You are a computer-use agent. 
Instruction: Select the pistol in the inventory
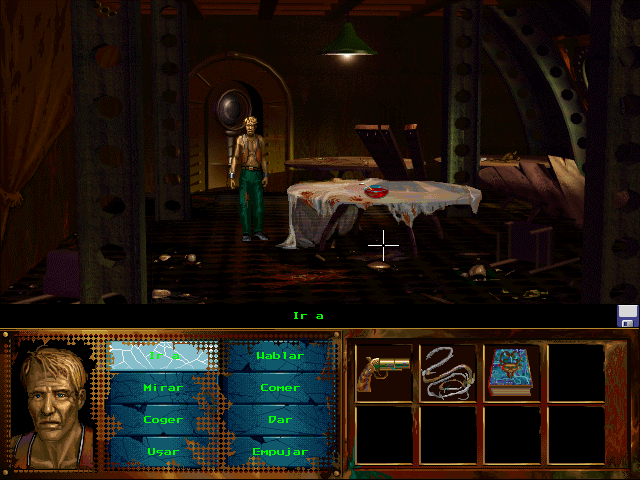(x=384, y=372)
